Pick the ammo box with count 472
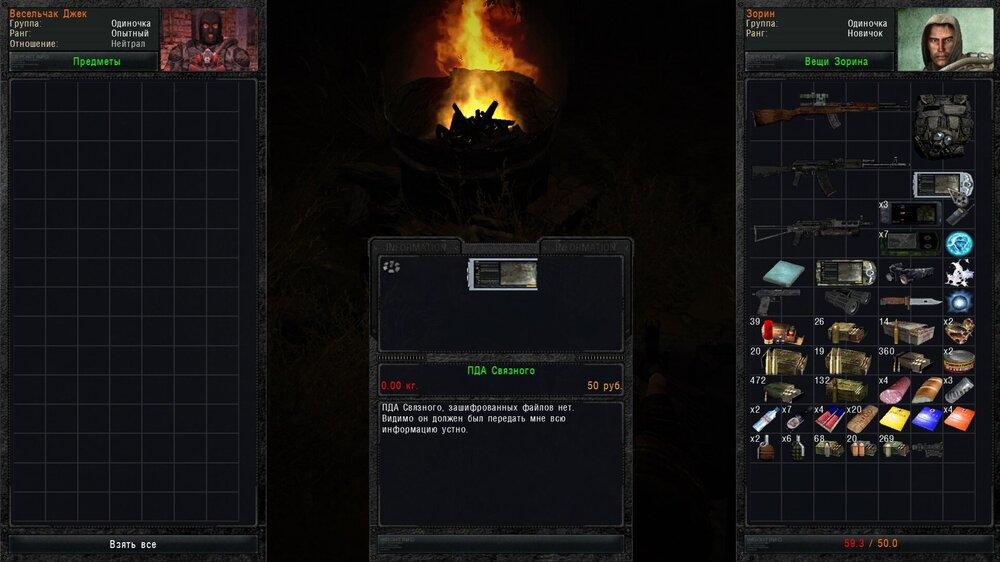This screenshot has width=1000, height=562. (780, 390)
